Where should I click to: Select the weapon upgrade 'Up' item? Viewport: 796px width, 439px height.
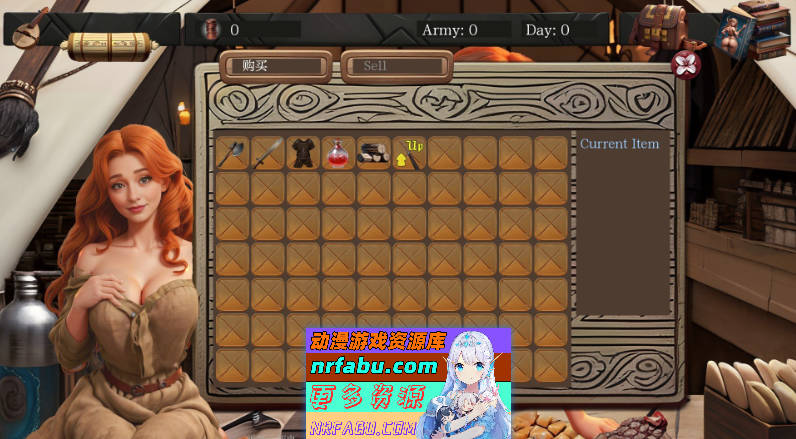tap(409, 153)
